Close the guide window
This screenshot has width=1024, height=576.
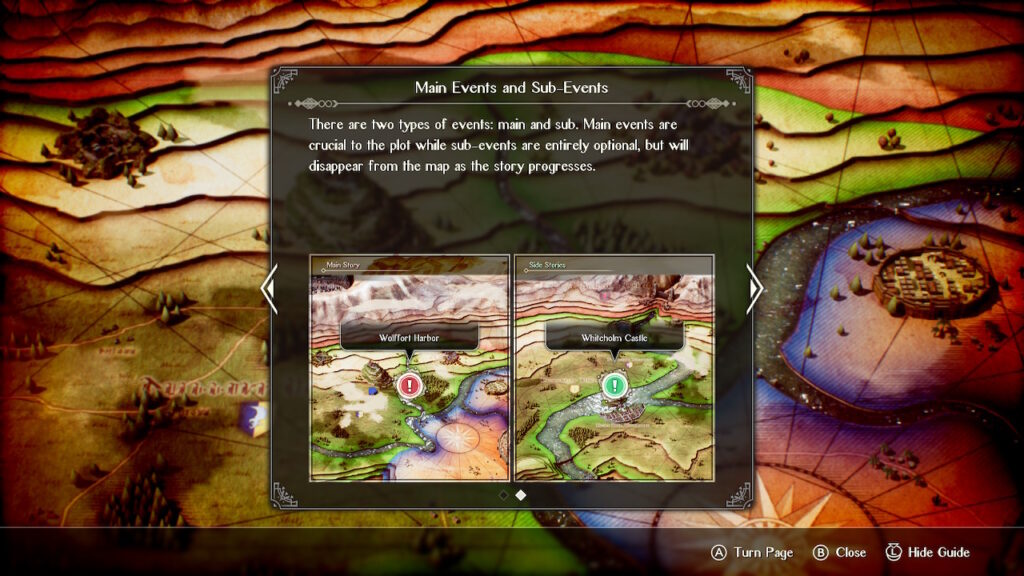point(840,552)
